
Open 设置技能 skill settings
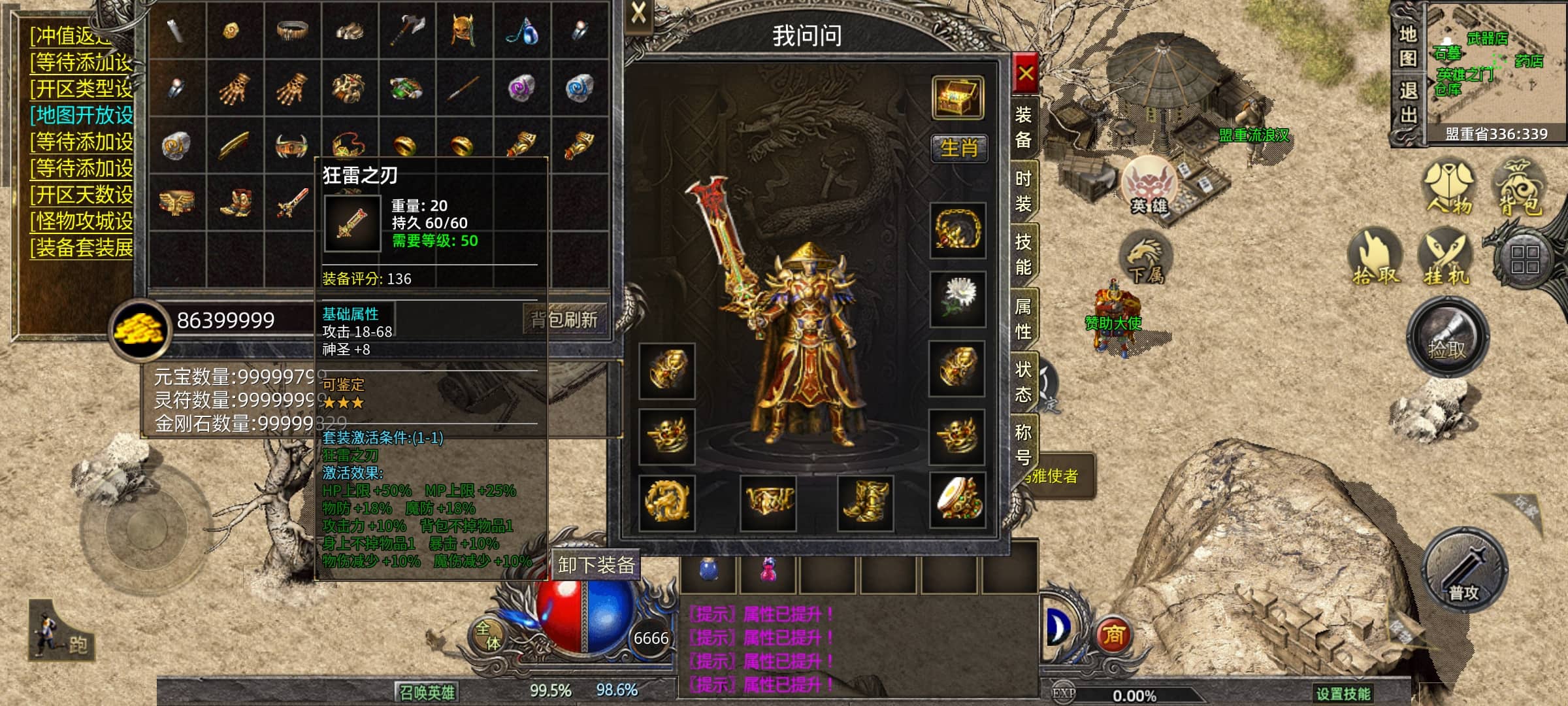(x=1343, y=694)
